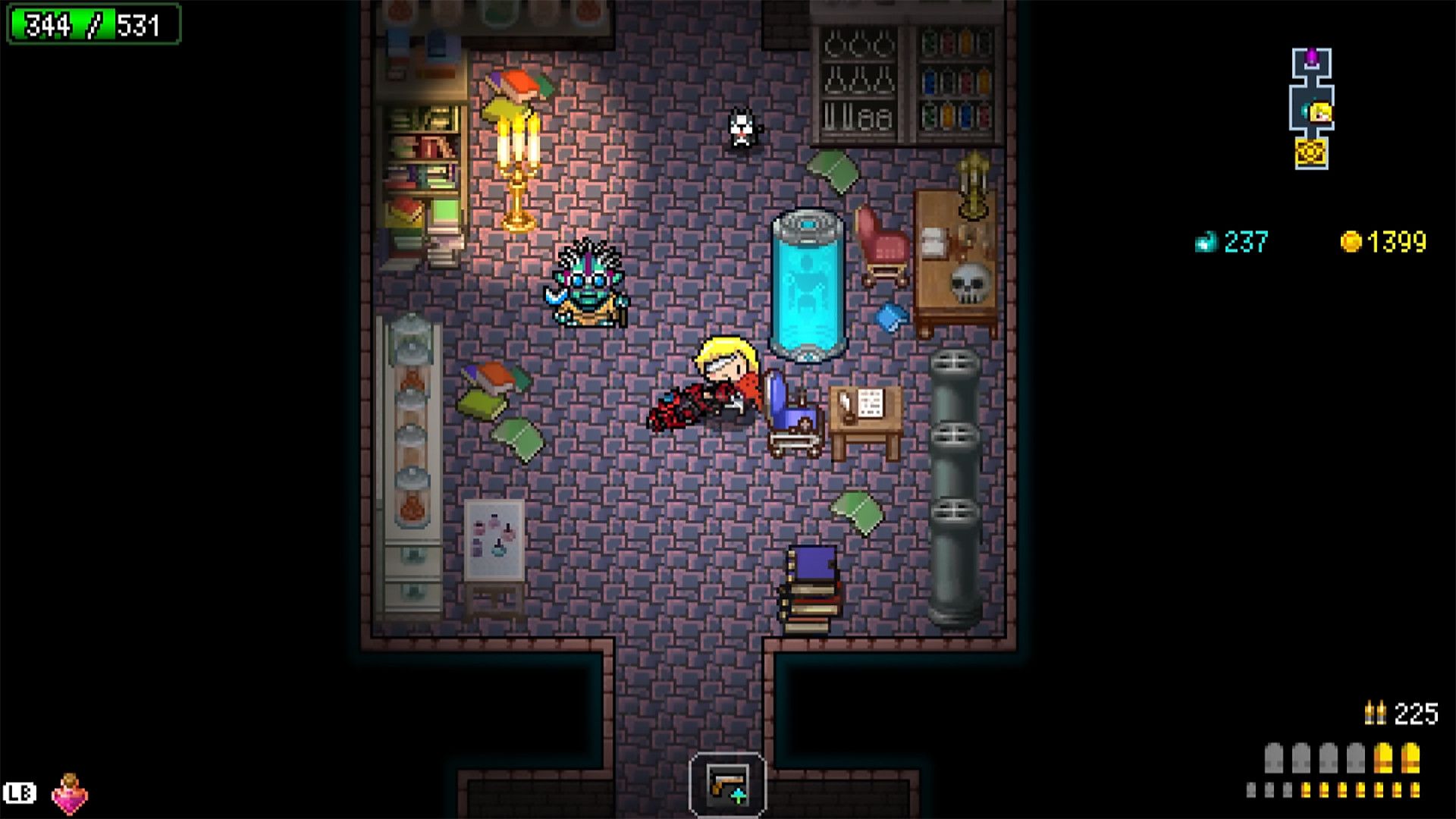This screenshot has height=819, width=1456.
Task: Click the player portrait on the minimap
Action: 1319,112
